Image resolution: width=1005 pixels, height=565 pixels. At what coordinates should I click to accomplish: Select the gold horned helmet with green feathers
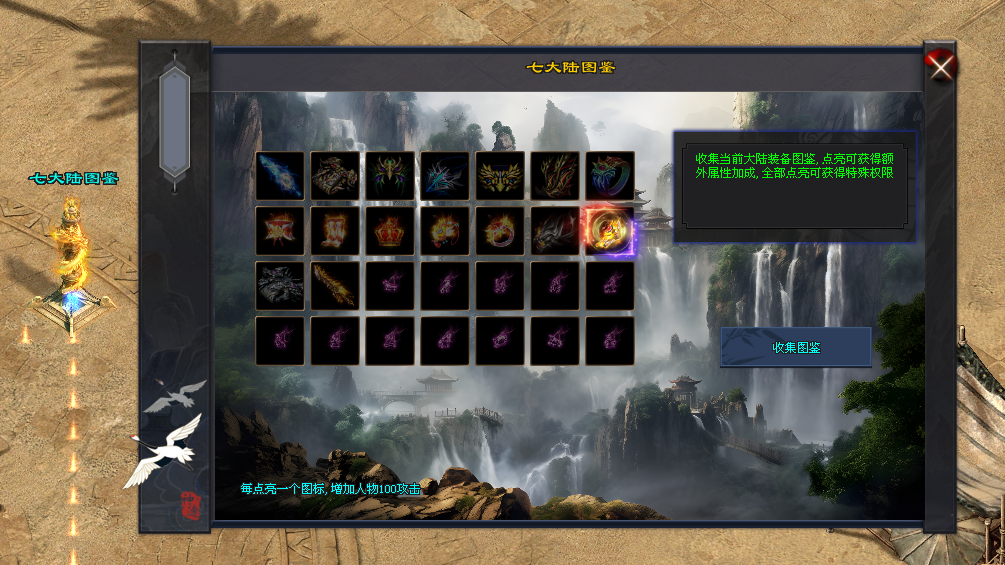coord(390,176)
